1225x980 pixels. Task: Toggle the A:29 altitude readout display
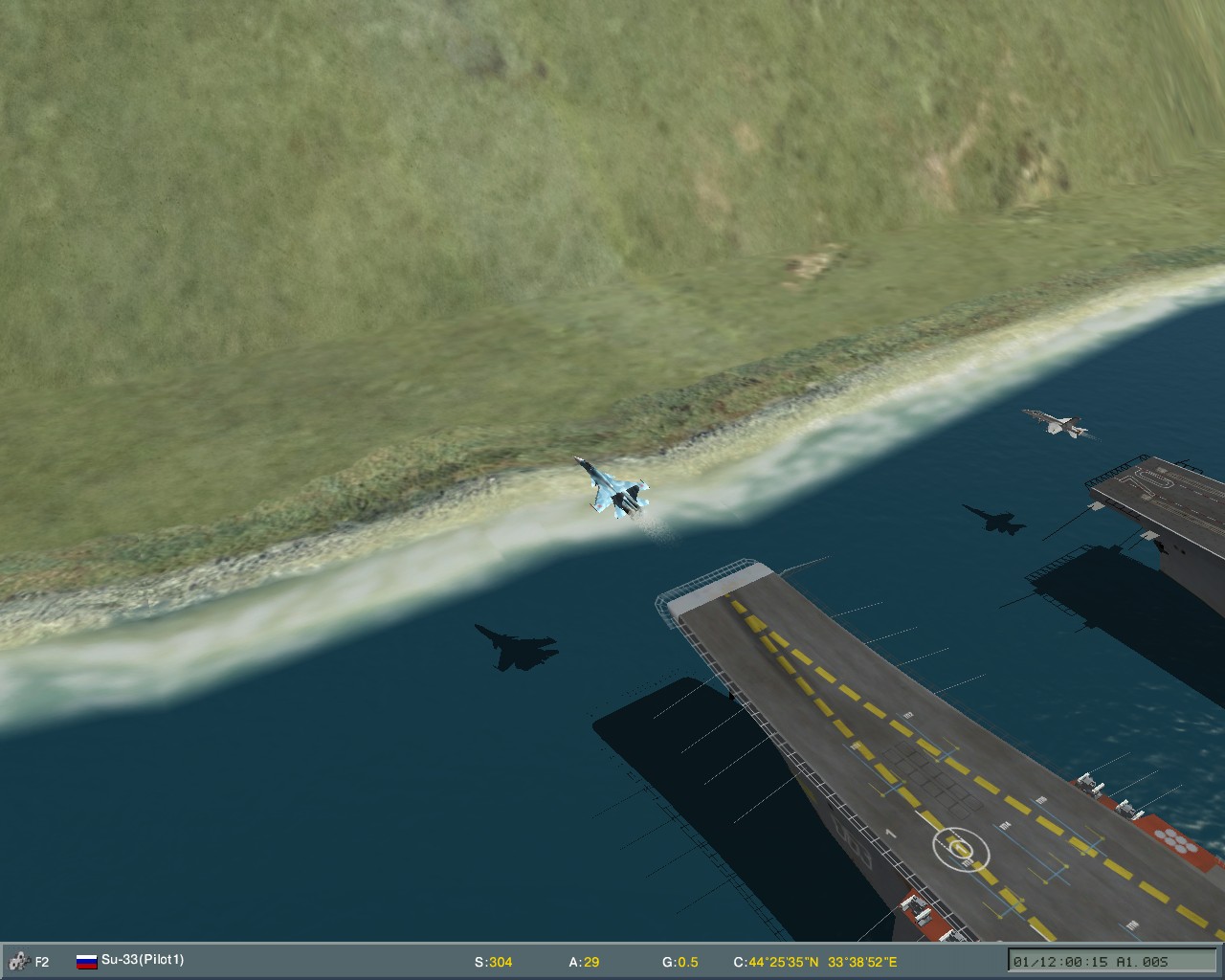tap(585, 963)
